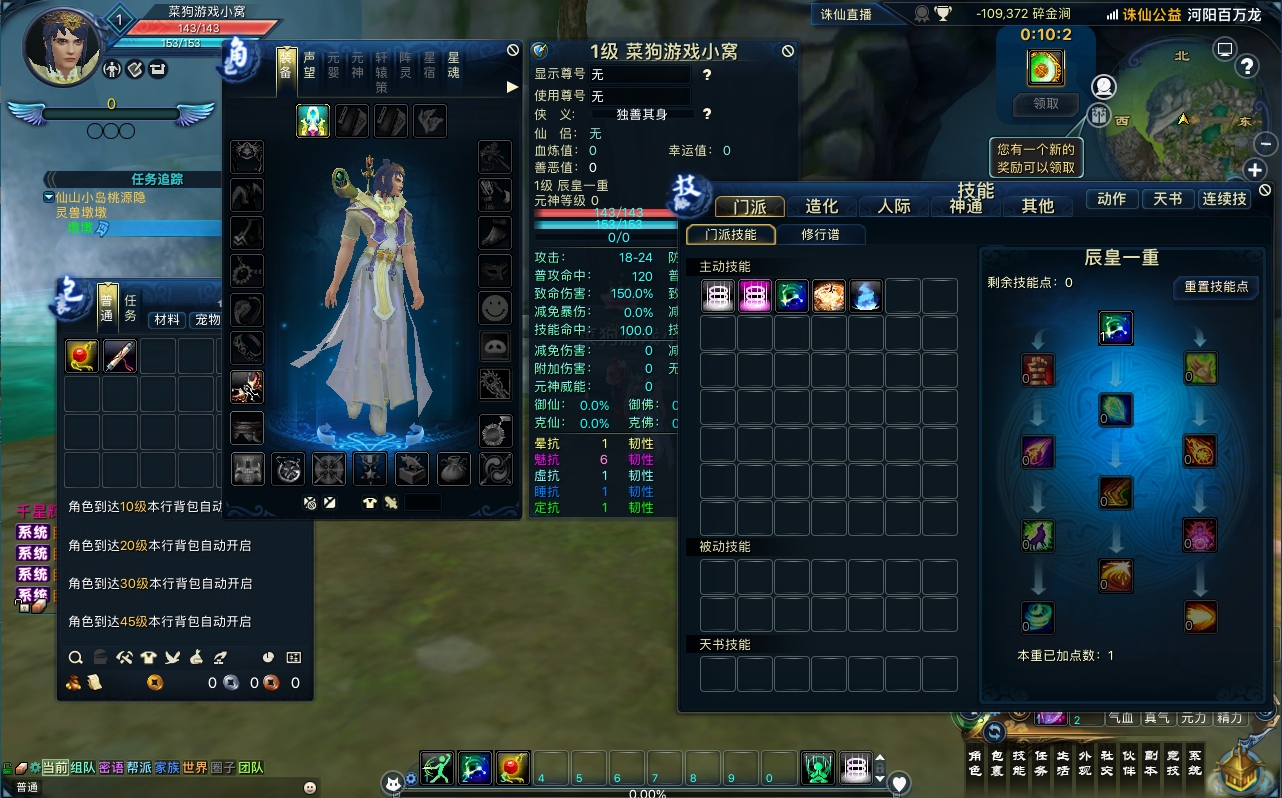The height and width of the screenshot is (798, 1282).
Task: Reset skill points with 重置技能点
Action: pyautogui.click(x=1216, y=287)
